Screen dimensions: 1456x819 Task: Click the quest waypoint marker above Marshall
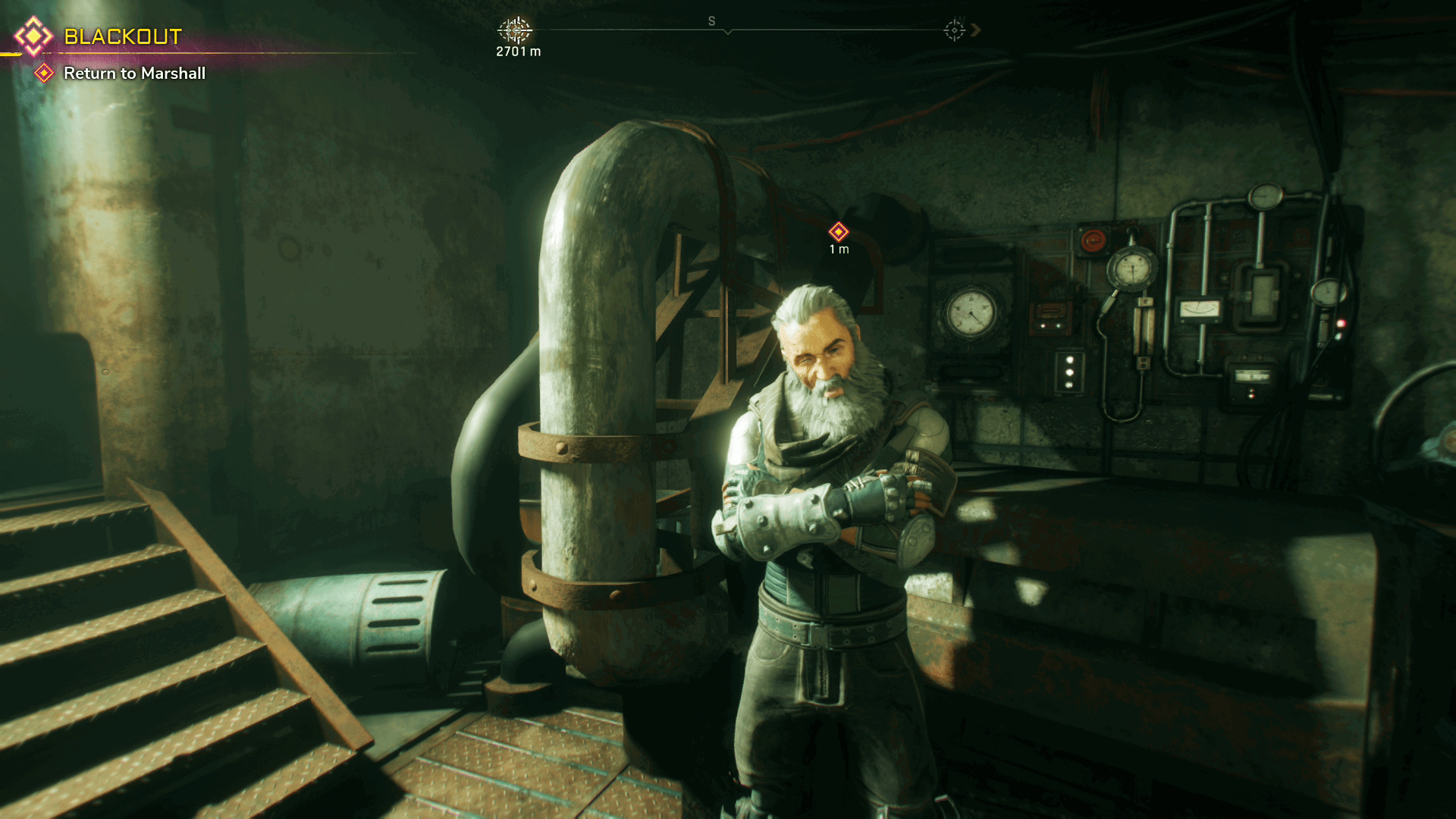coord(838,231)
